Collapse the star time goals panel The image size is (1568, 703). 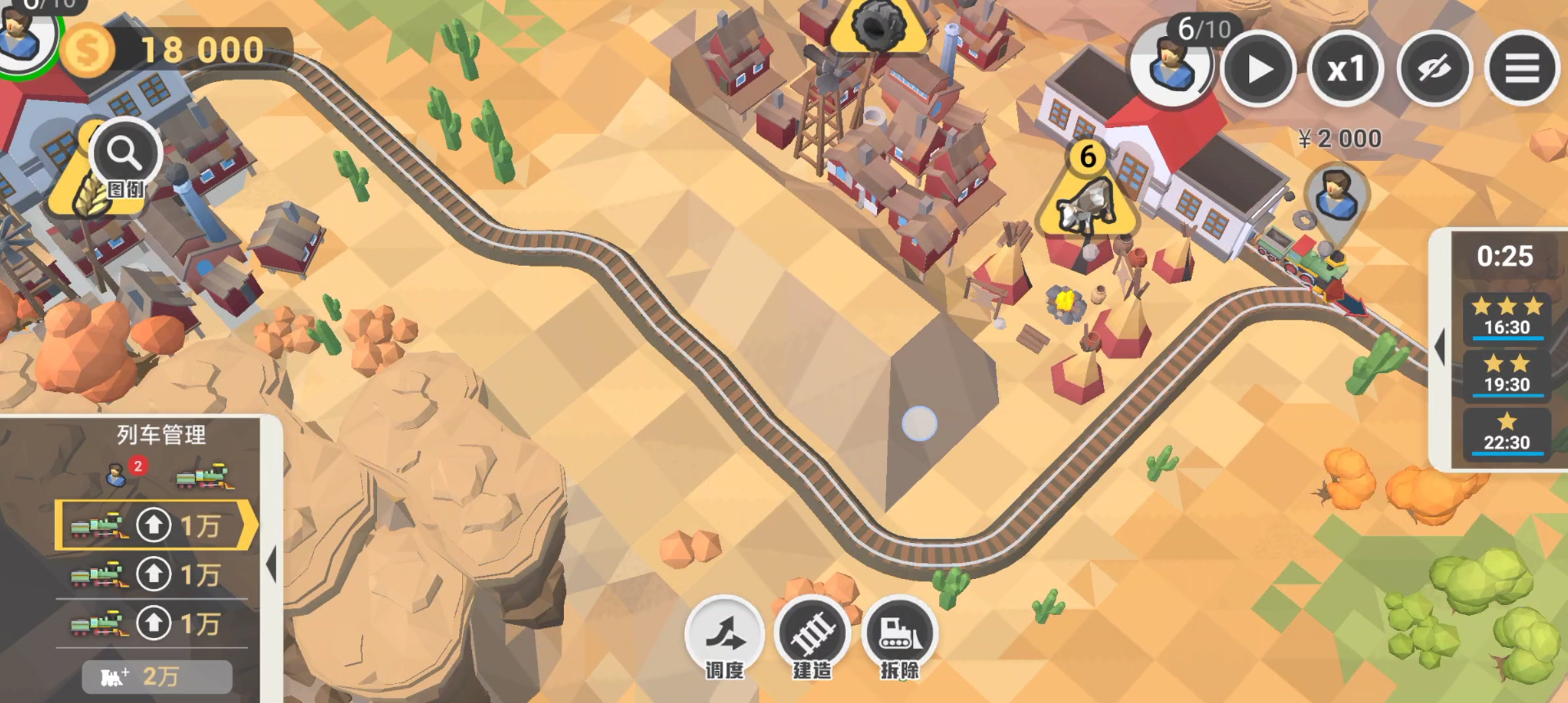[1441, 347]
